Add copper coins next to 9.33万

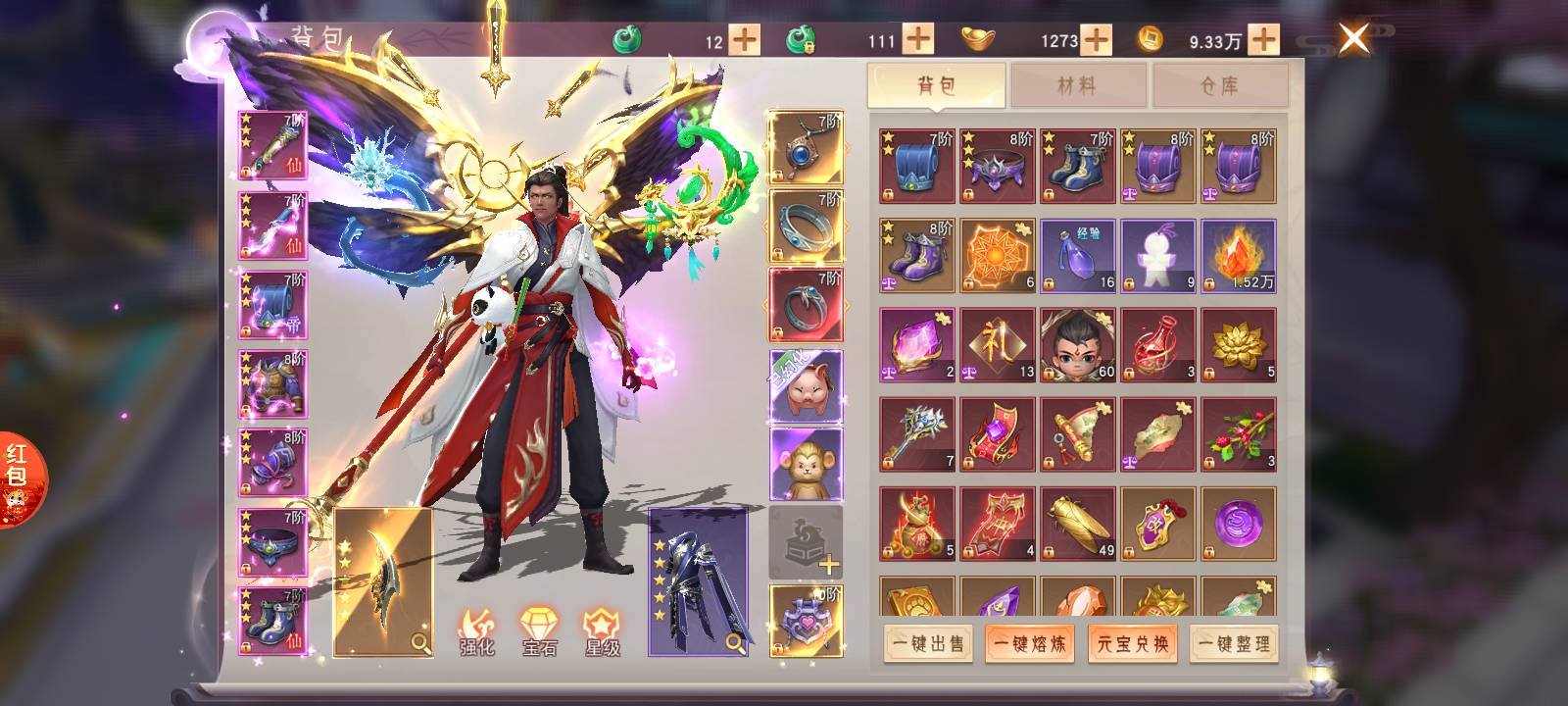pyautogui.click(x=1263, y=40)
